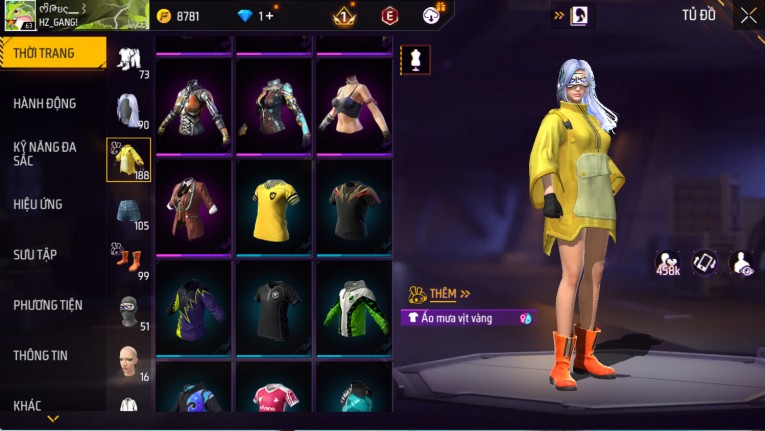The image size is (765, 431).
Task: Select the black polo shirt
Action: click(x=273, y=308)
